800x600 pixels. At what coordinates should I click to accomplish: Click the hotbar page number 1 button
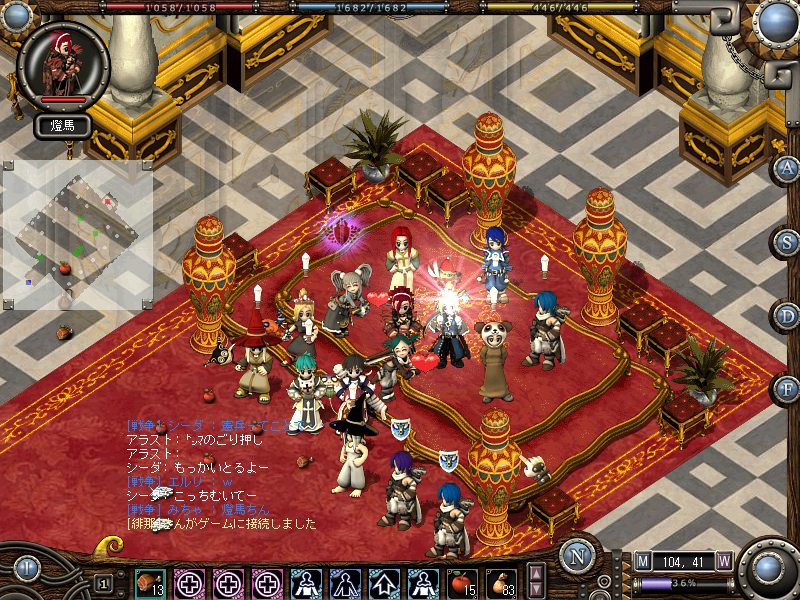tap(104, 582)
